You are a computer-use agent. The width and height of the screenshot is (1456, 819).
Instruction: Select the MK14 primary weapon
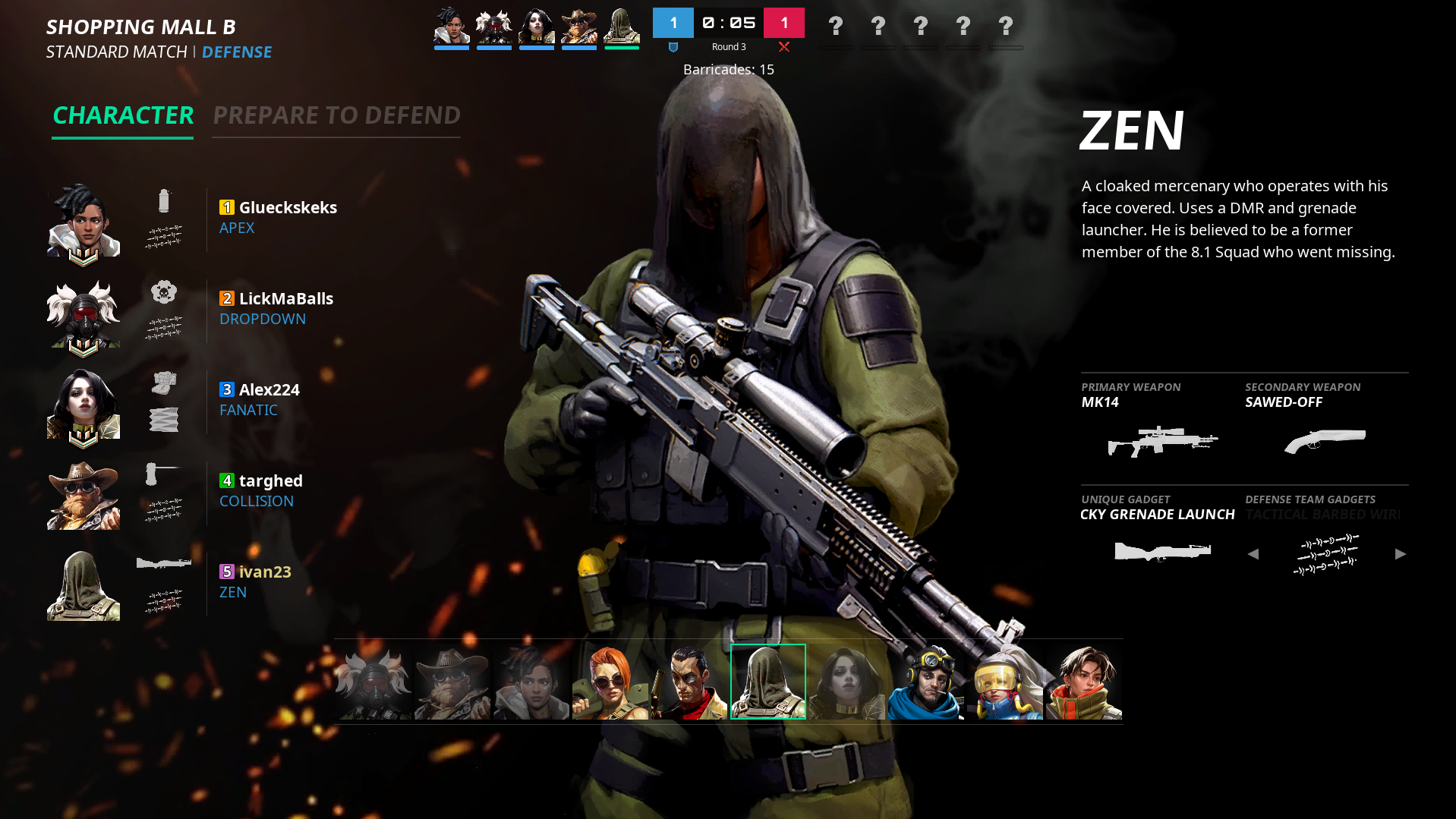point(1162,440)
